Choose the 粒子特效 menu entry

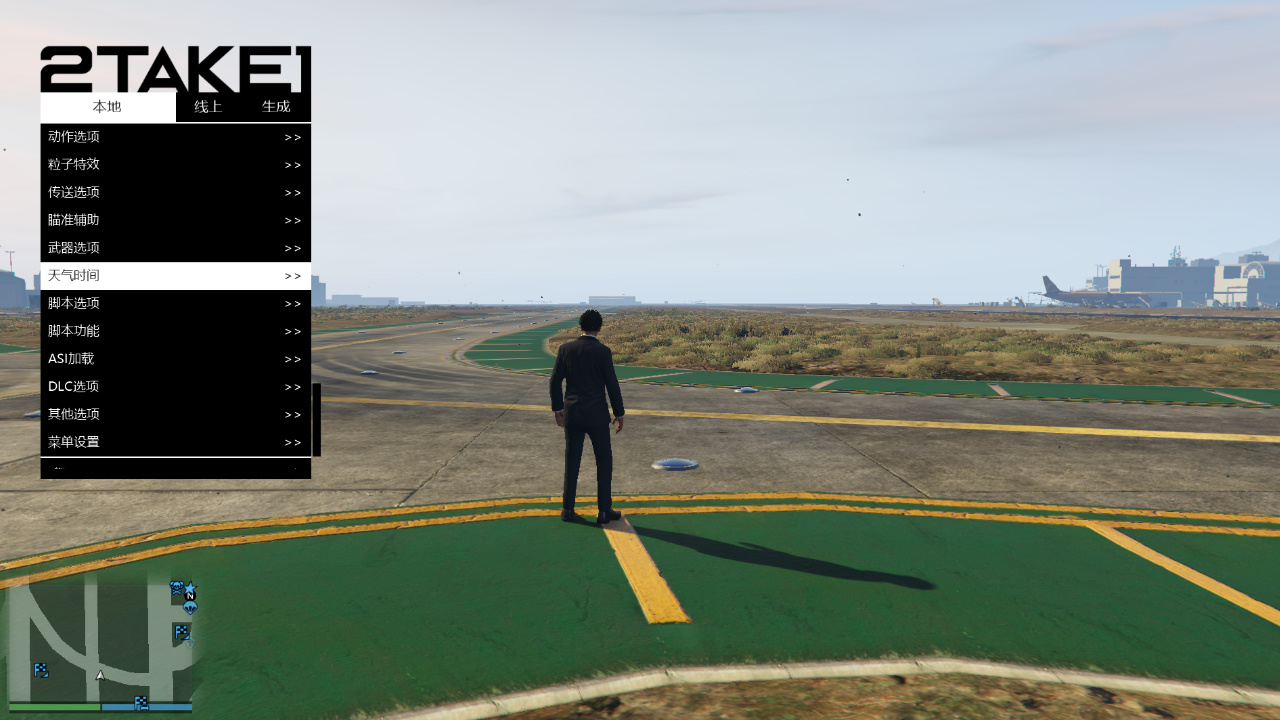pyautogui.click(x=175, y=165)
